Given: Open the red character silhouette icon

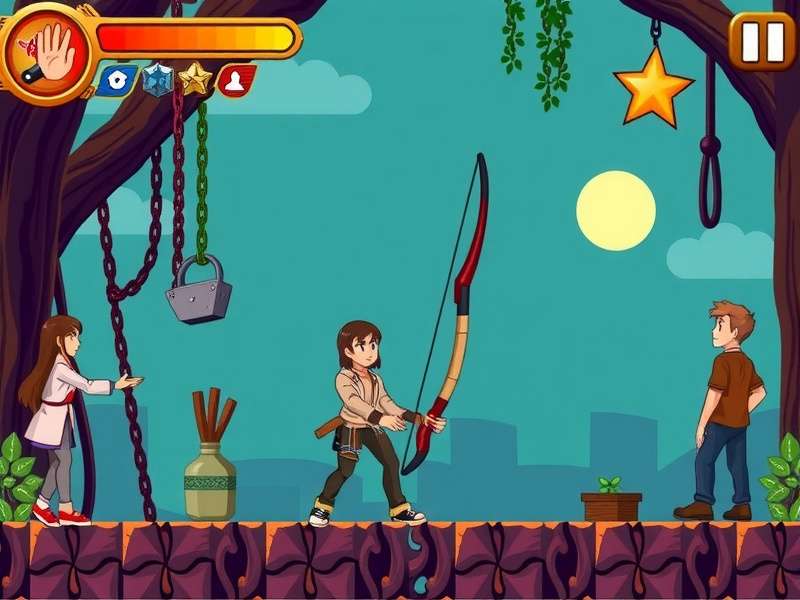Looking at the screenshot, I should click(x=235, y=81).
